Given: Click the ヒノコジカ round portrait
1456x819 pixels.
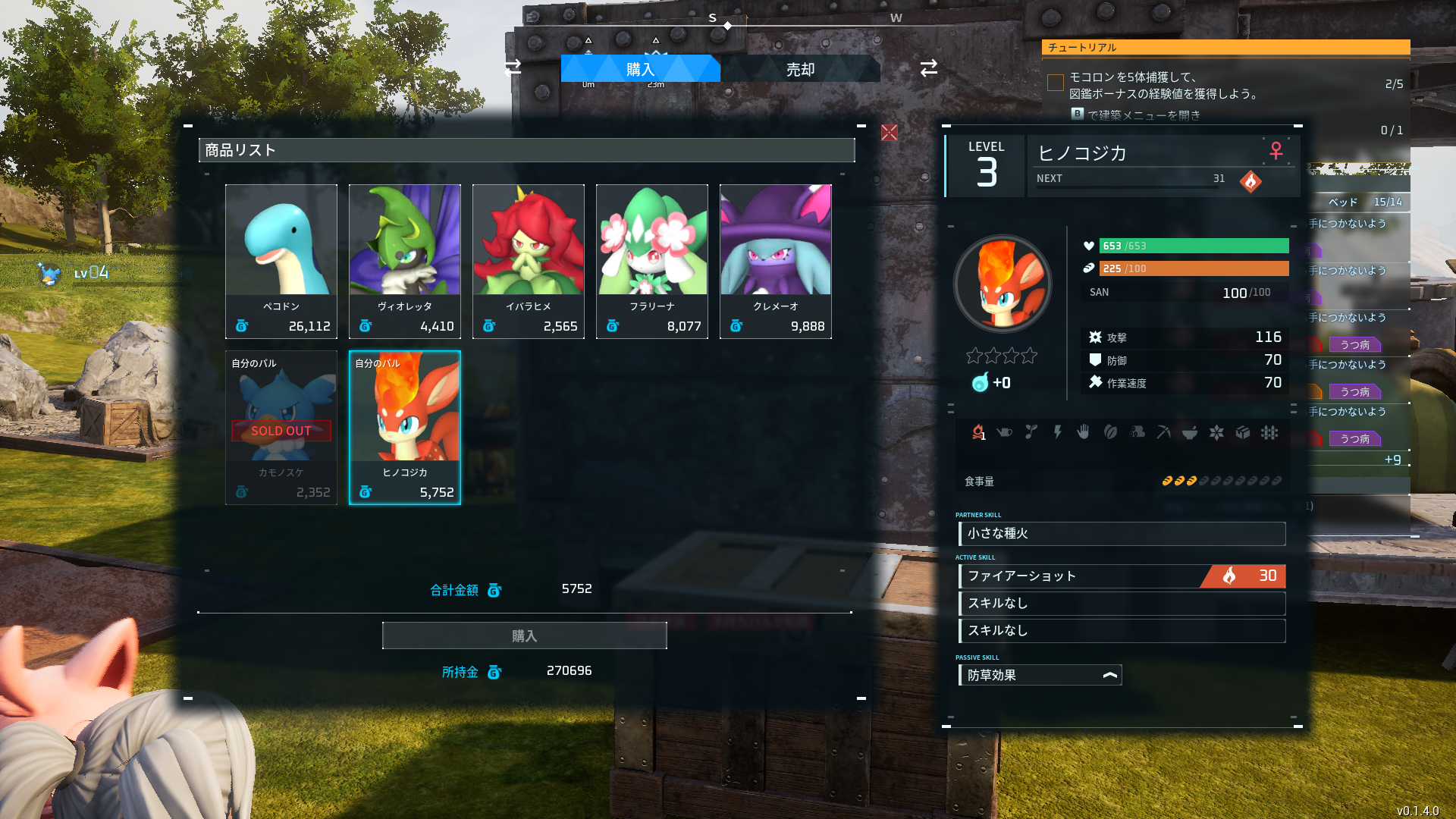Looking at the screenshot, I should point(1003,284).
